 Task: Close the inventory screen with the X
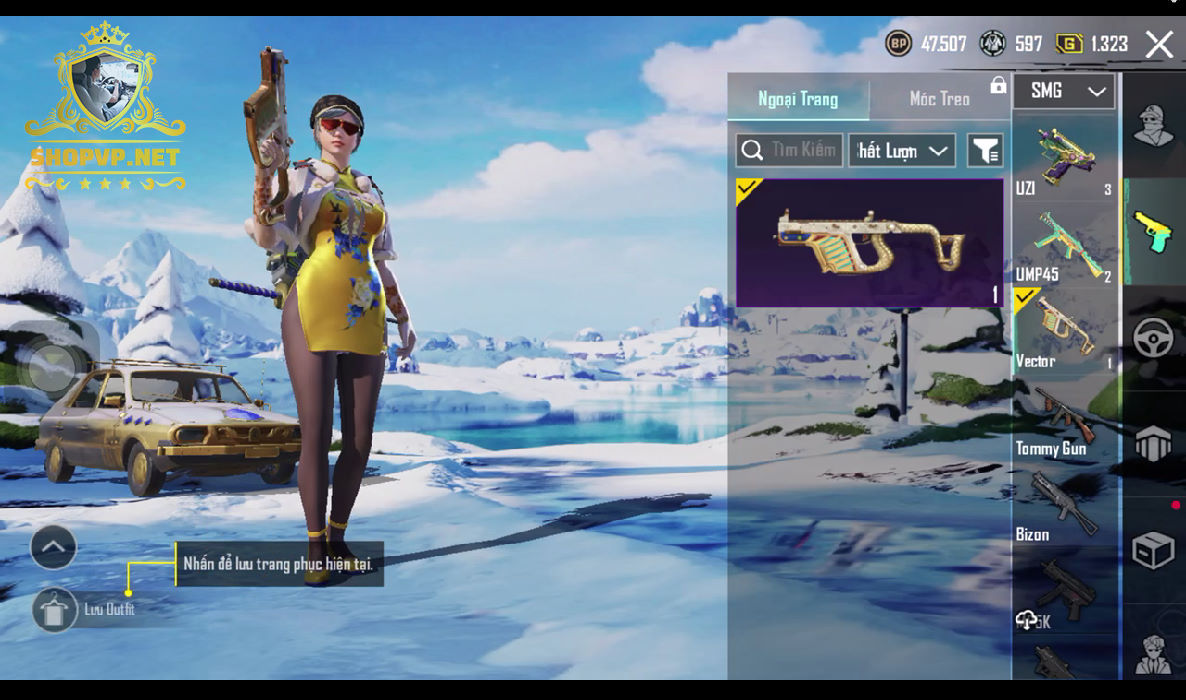click(1159, 44)
